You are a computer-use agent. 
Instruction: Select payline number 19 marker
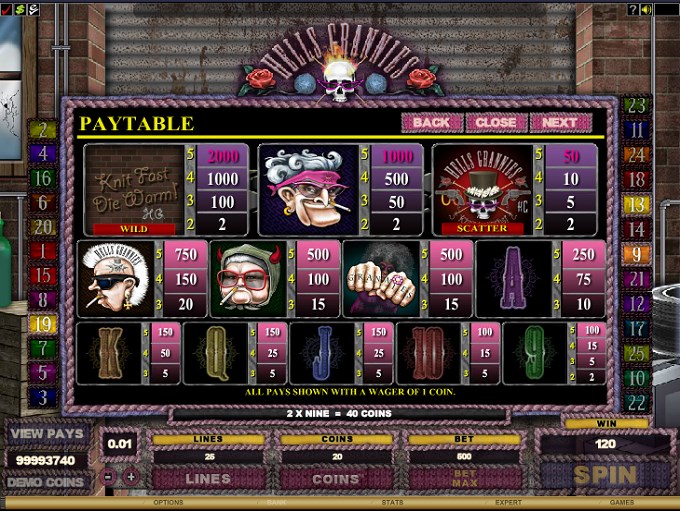(x=41, y=324)
